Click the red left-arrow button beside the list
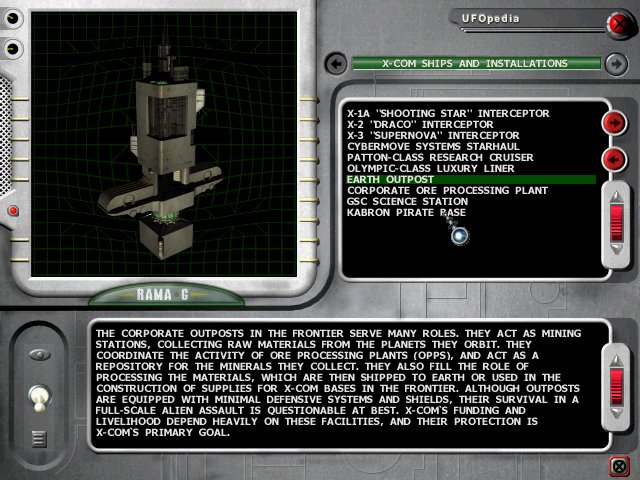640x480 pixels. point(613,159)
